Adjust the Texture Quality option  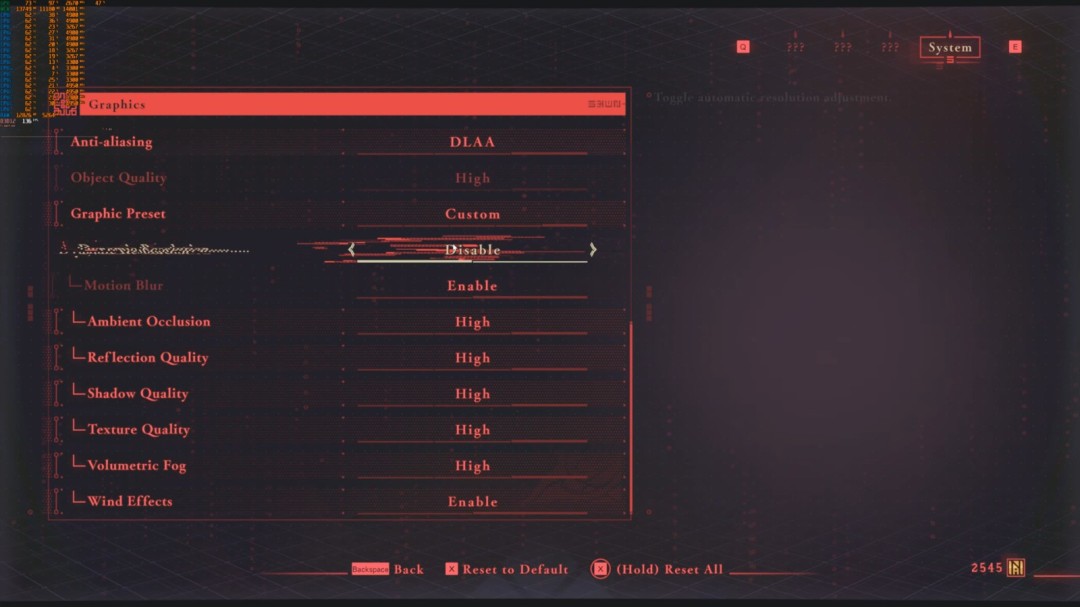tap(472, 430)
